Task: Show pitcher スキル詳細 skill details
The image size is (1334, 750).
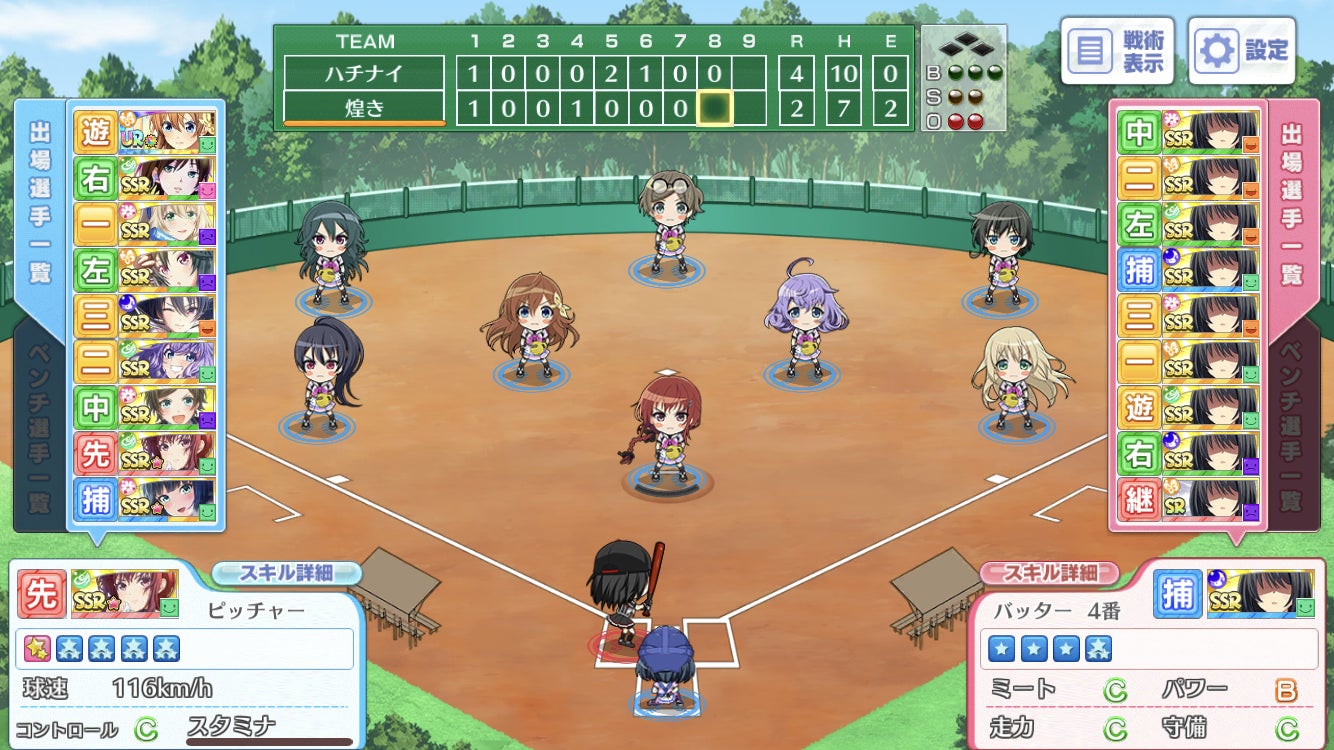Action: pyautogui.click(x=286, y=573)
